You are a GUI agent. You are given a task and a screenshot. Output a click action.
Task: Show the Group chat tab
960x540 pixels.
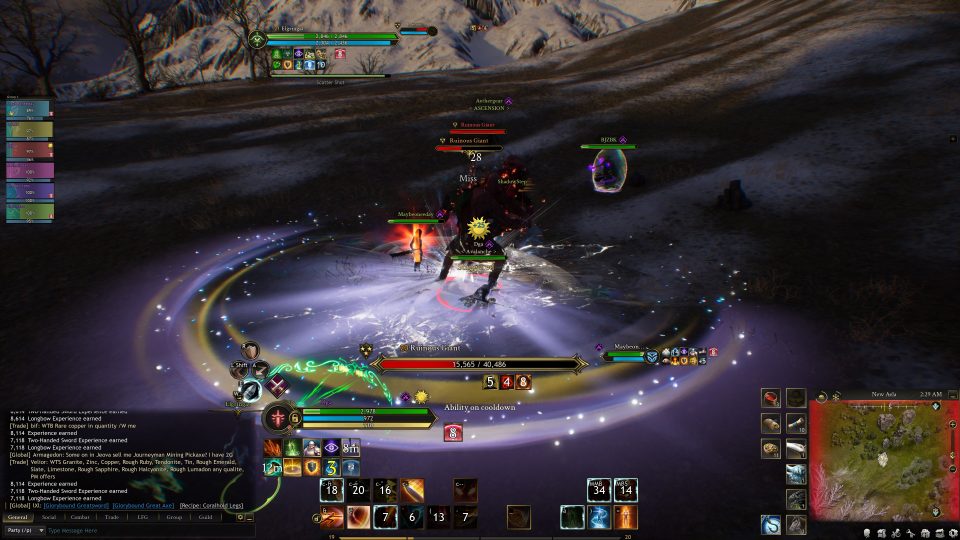pyautogui.click(x=174, y=517)
